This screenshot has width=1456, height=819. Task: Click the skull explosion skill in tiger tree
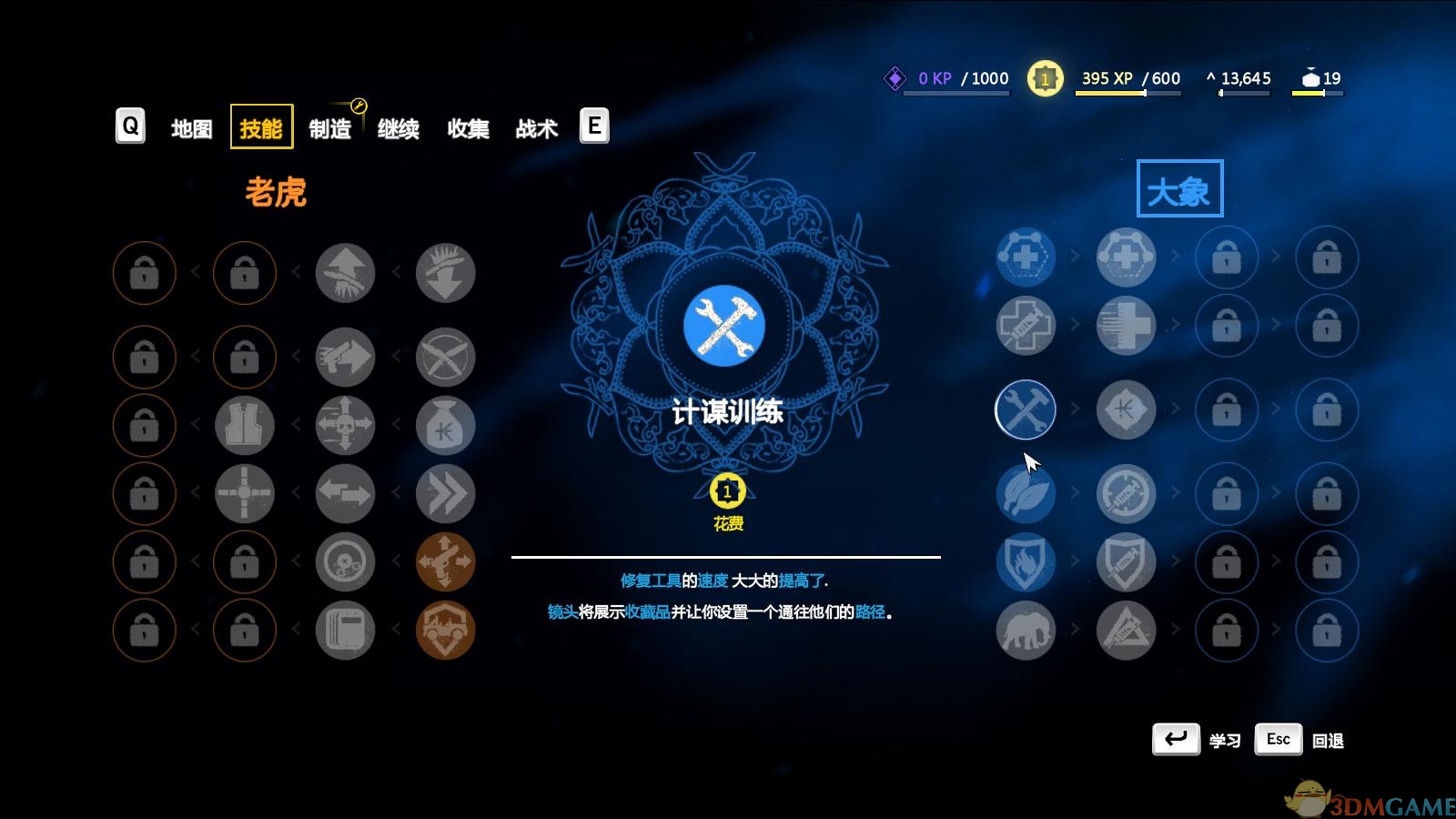tap(345, 425)
